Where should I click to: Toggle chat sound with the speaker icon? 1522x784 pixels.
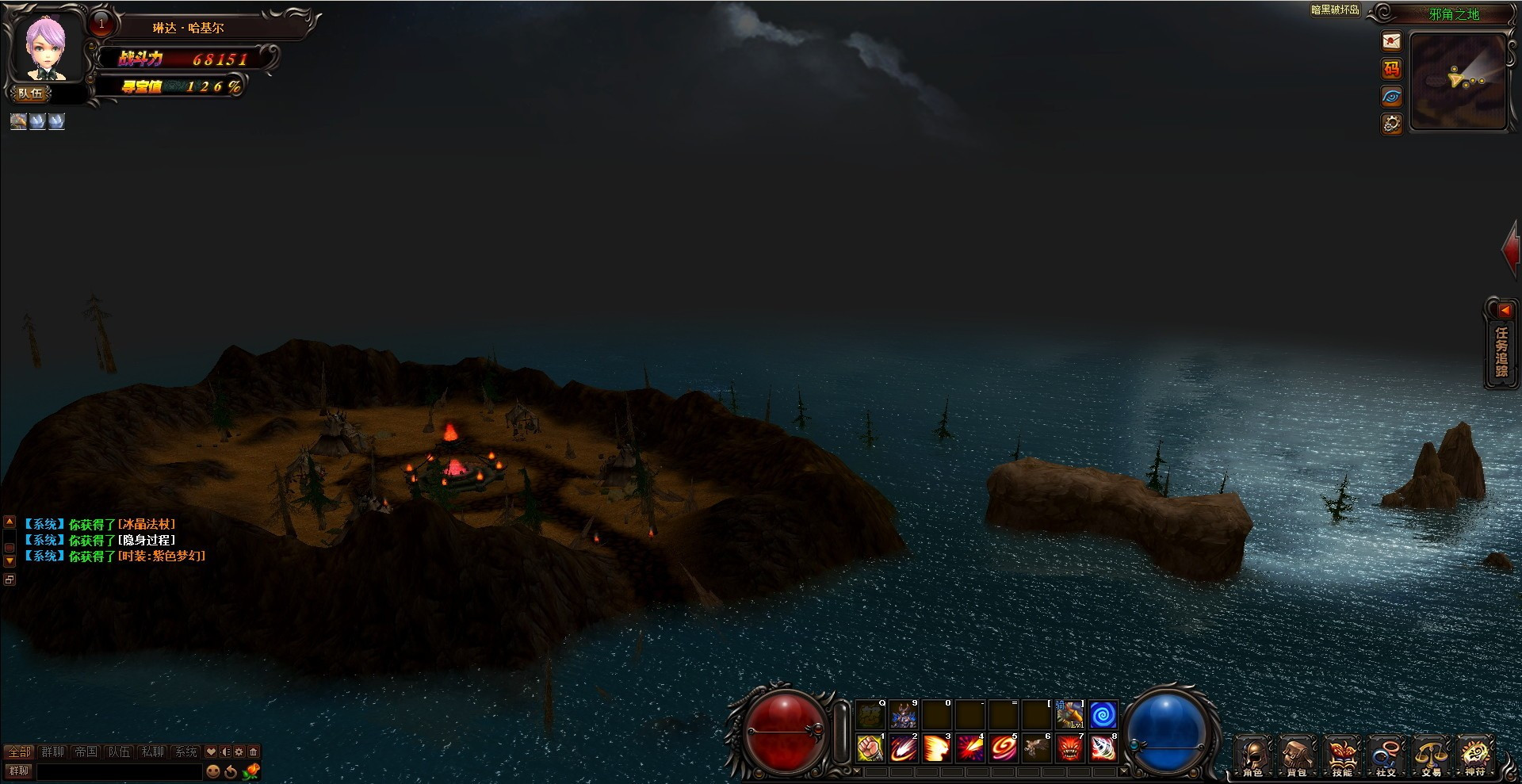point(224,751)
